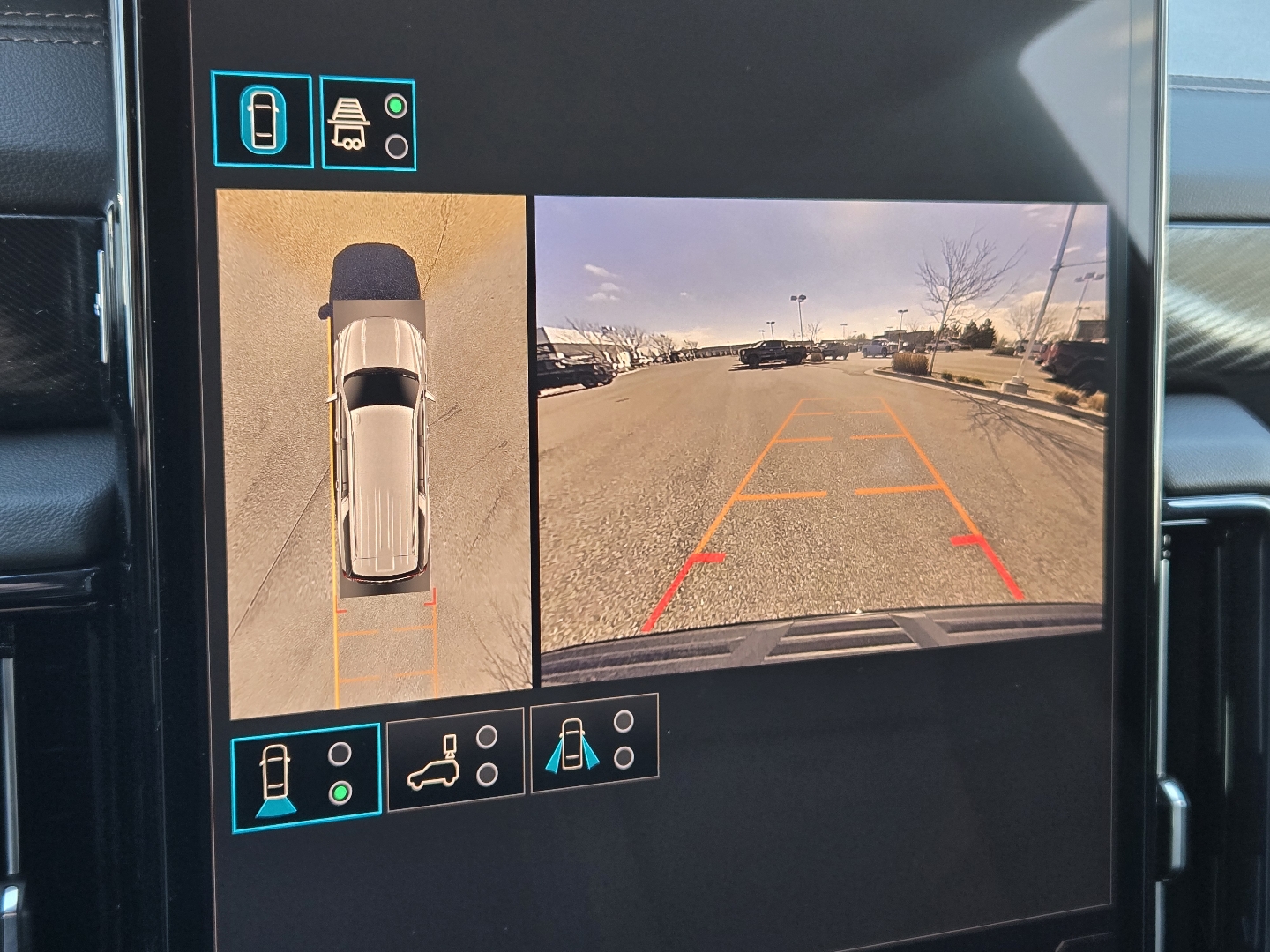Tap the rear camera feed with guidelines
Image resolution: width=1270 pixels, height=952 pixels.
point(820,441)
